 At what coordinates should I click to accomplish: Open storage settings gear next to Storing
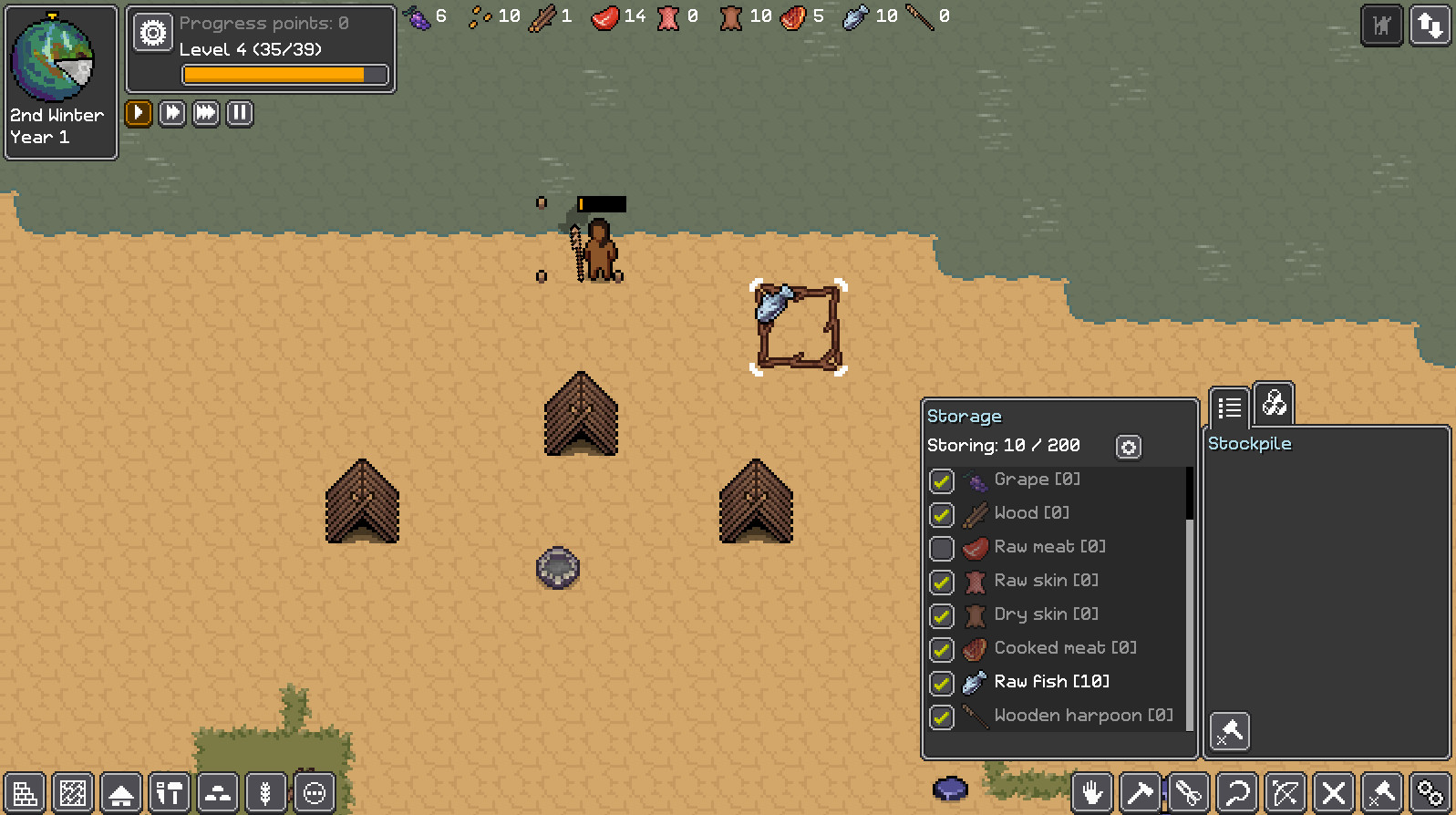click(x=1129, y=447)
